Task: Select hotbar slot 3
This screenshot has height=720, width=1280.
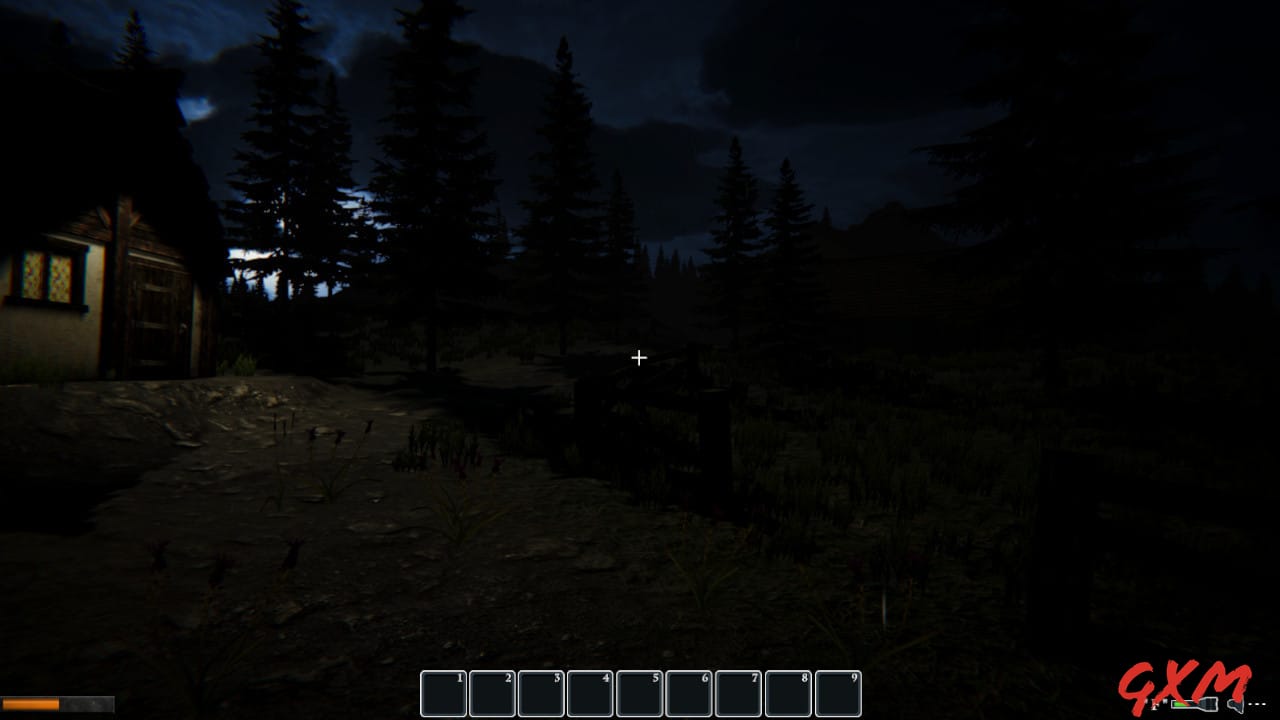Action: 541,692
